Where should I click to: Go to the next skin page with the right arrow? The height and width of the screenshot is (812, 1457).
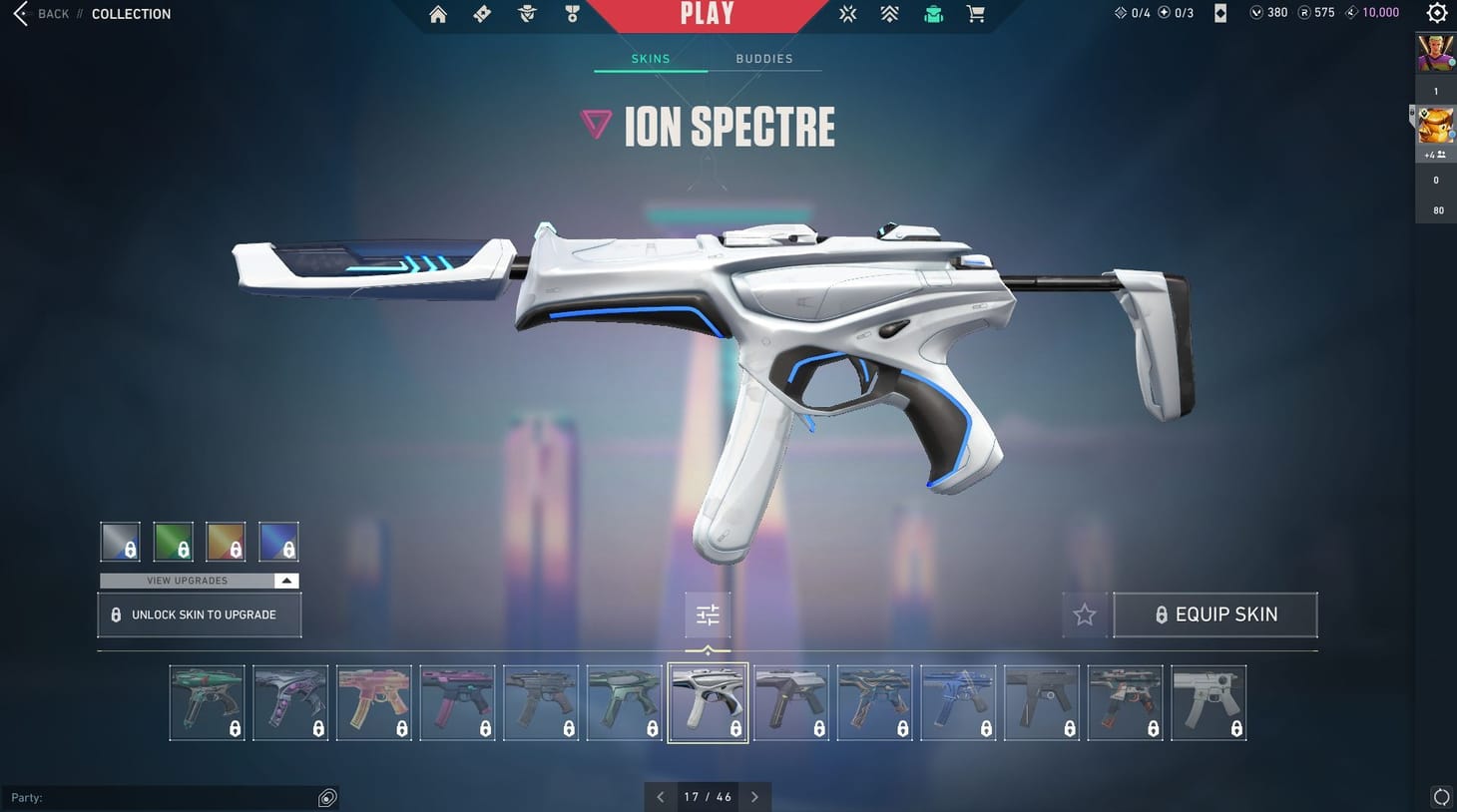754,796
